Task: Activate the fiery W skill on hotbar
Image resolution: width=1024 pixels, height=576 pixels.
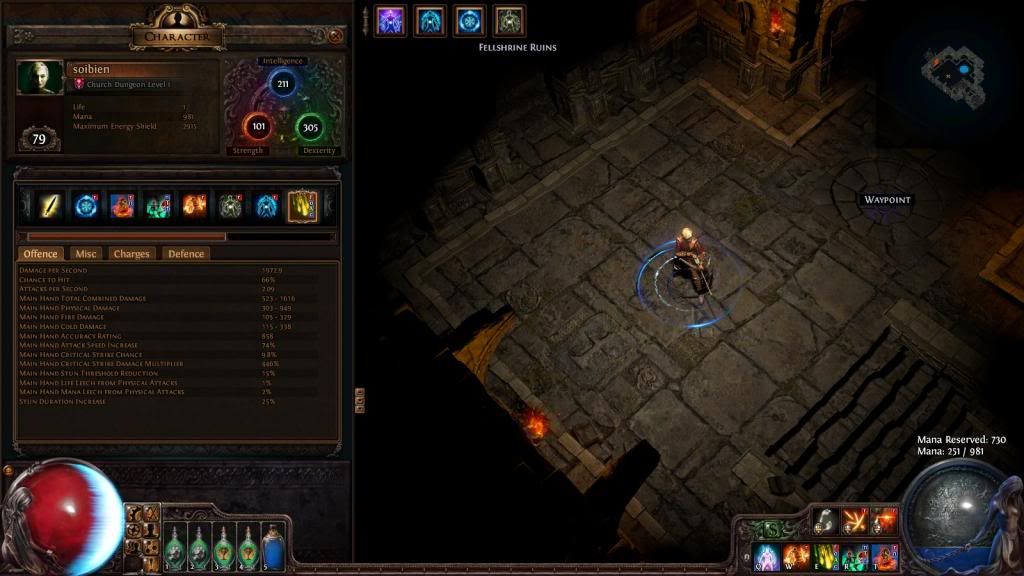Action: coord(797,556)
